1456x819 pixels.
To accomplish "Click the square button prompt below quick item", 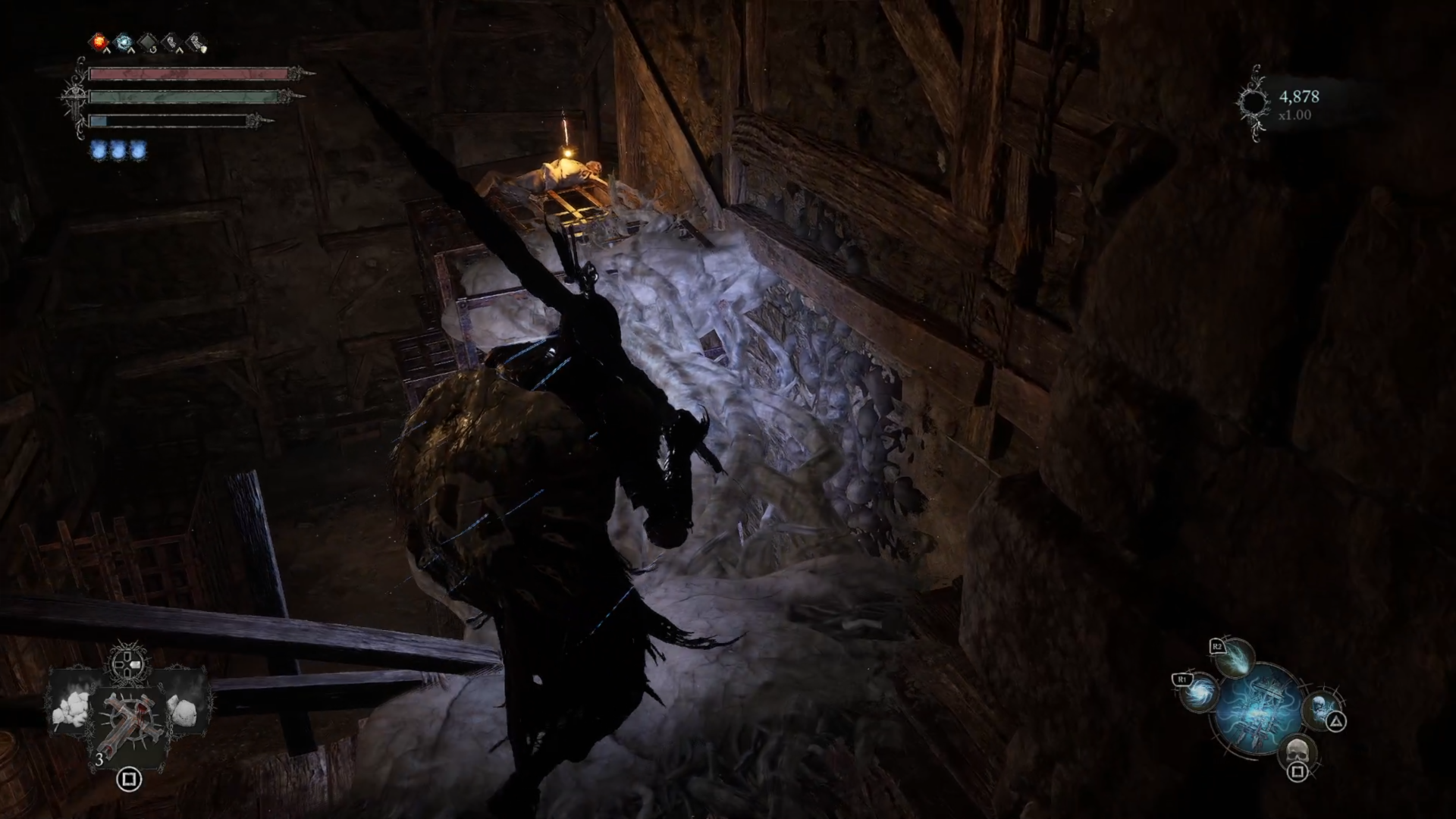I will (129, 779).
